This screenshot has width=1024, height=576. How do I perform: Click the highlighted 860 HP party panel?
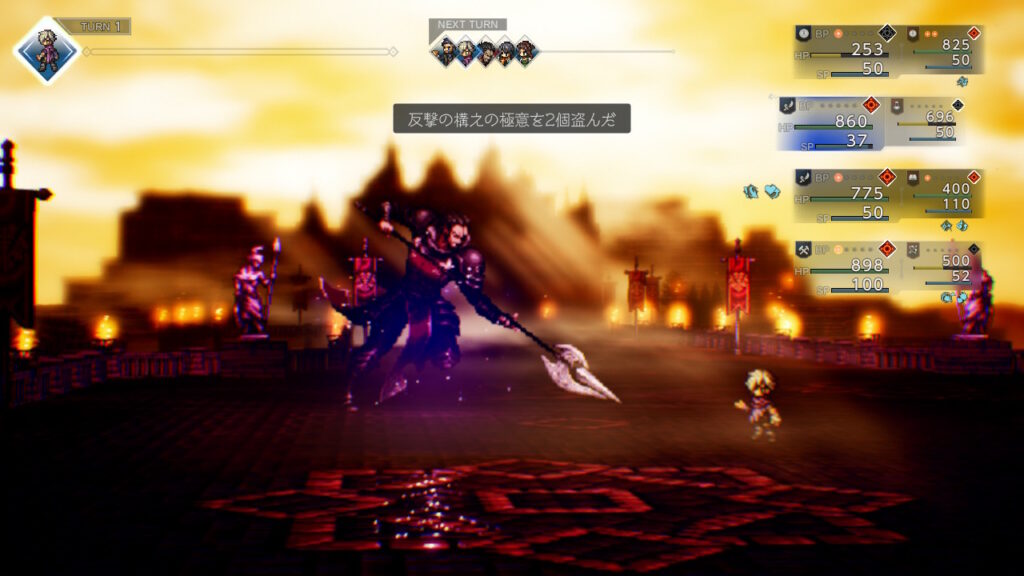pos(828,123)
